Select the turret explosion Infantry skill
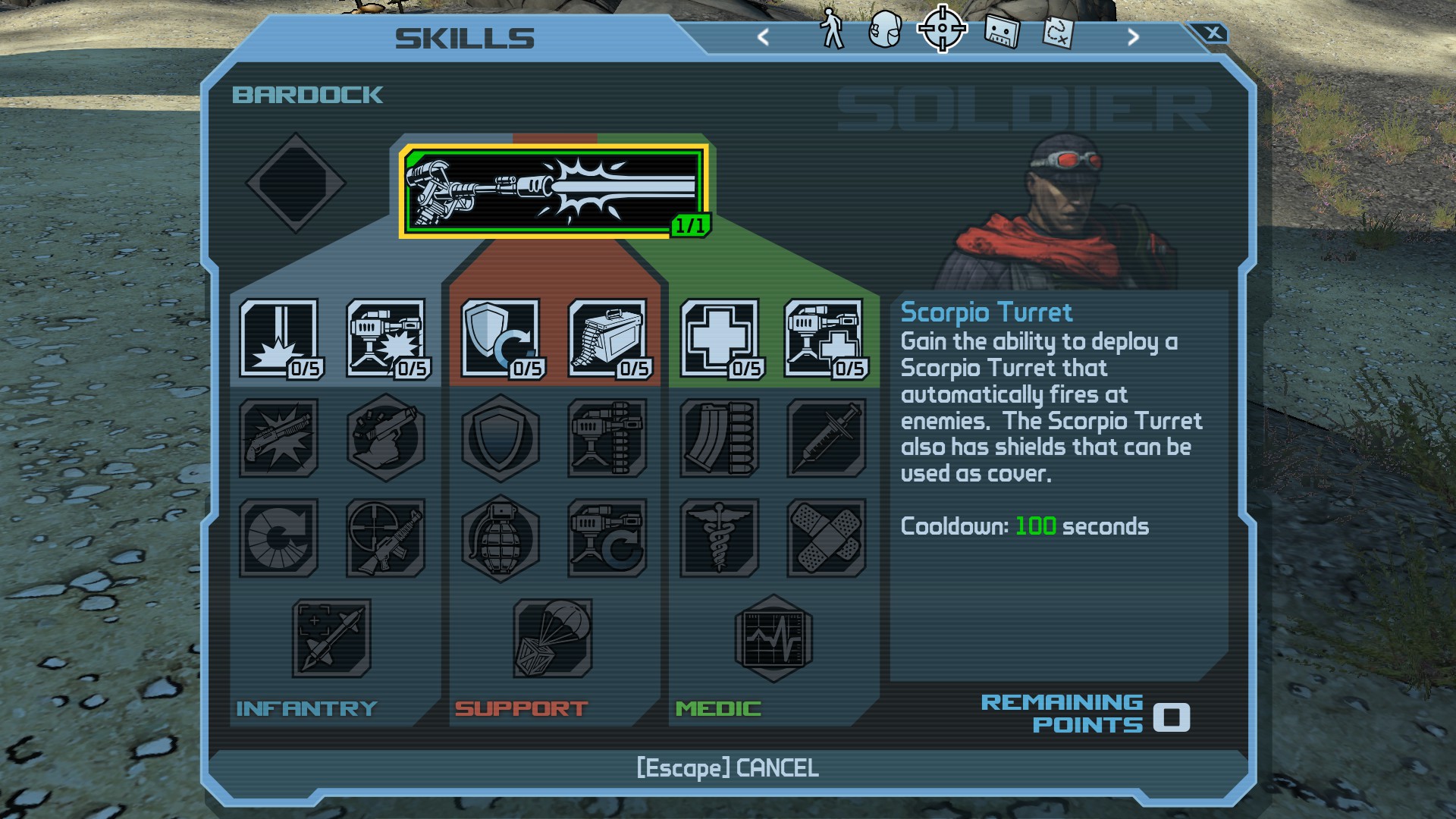Viewport: 1456px width, 819px height. click(386, 338)
